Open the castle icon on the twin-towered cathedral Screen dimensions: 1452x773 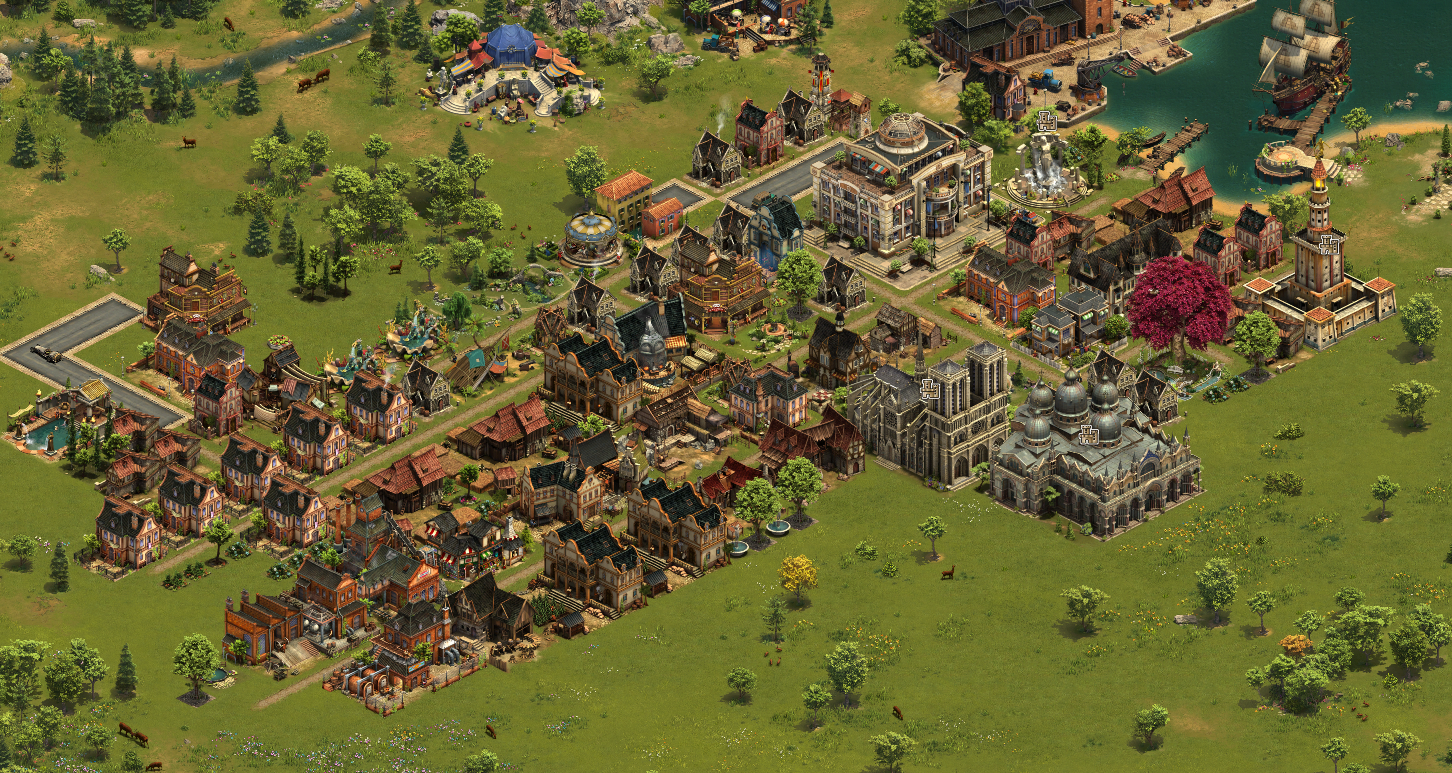929,387
